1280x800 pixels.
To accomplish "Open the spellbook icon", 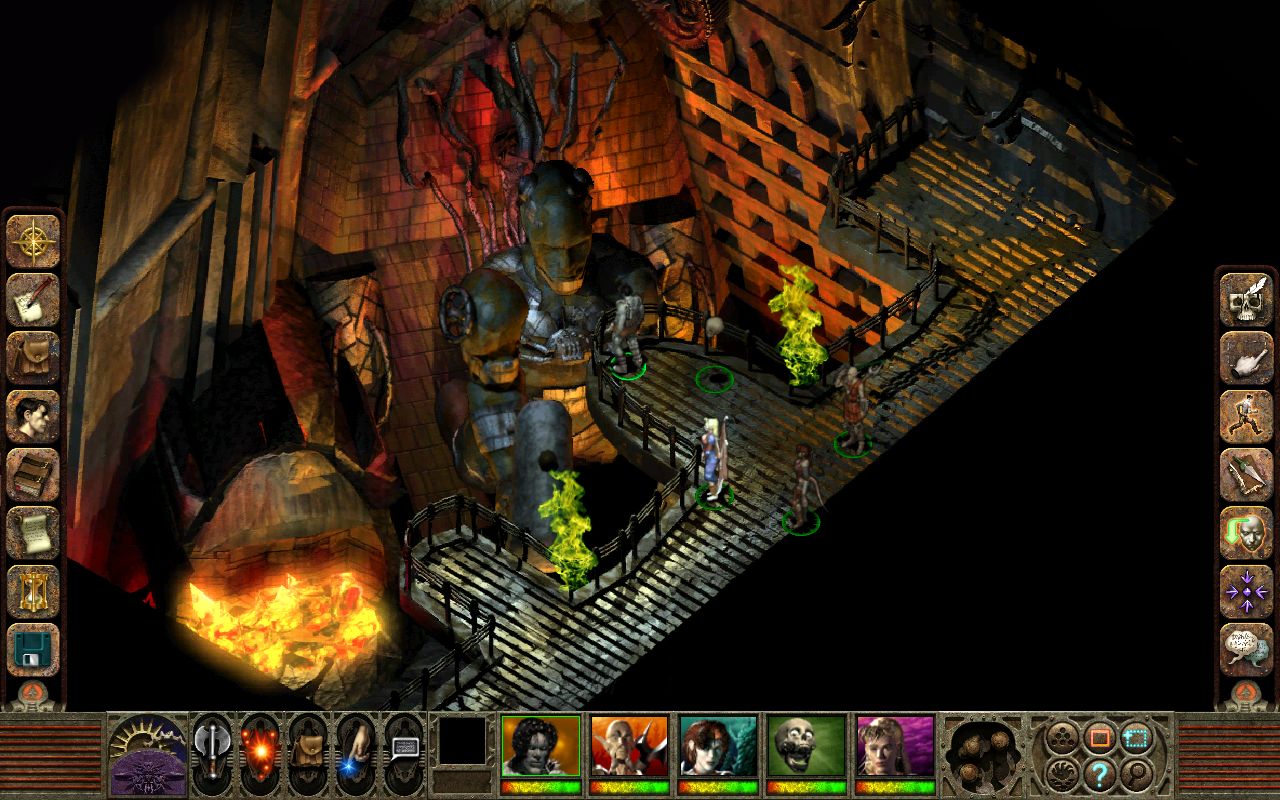I will [33, 474].
